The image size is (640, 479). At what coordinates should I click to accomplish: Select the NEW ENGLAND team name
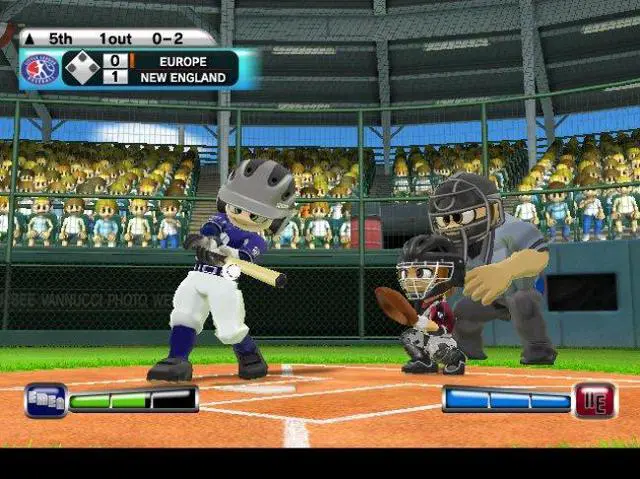(183, 77)
